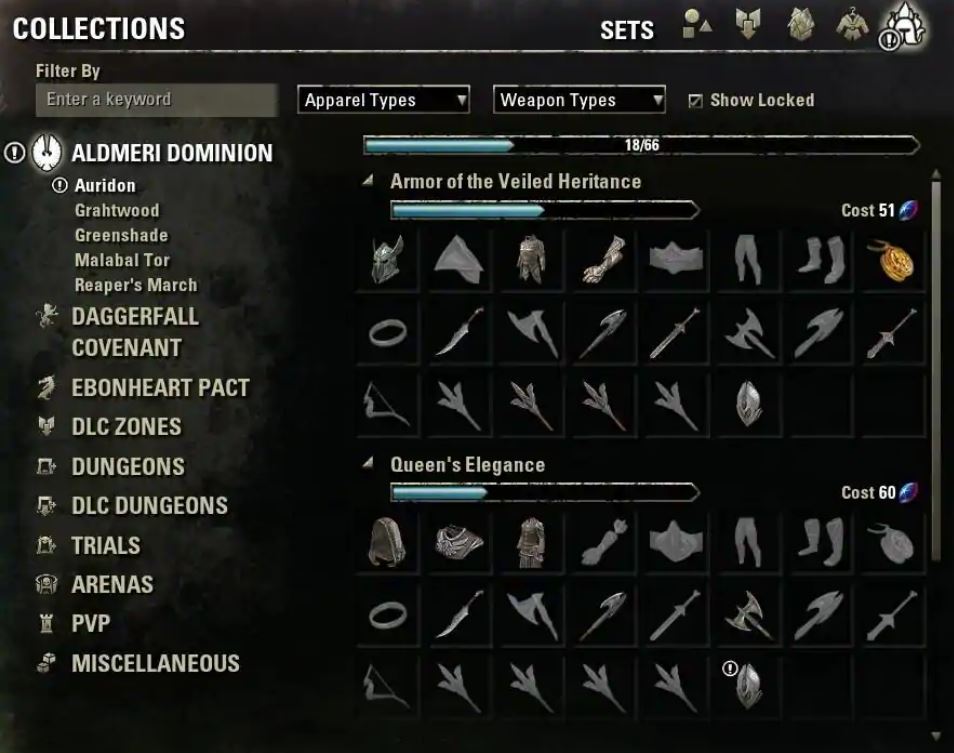Open the PVP sets category

click(x=90, y=624)
